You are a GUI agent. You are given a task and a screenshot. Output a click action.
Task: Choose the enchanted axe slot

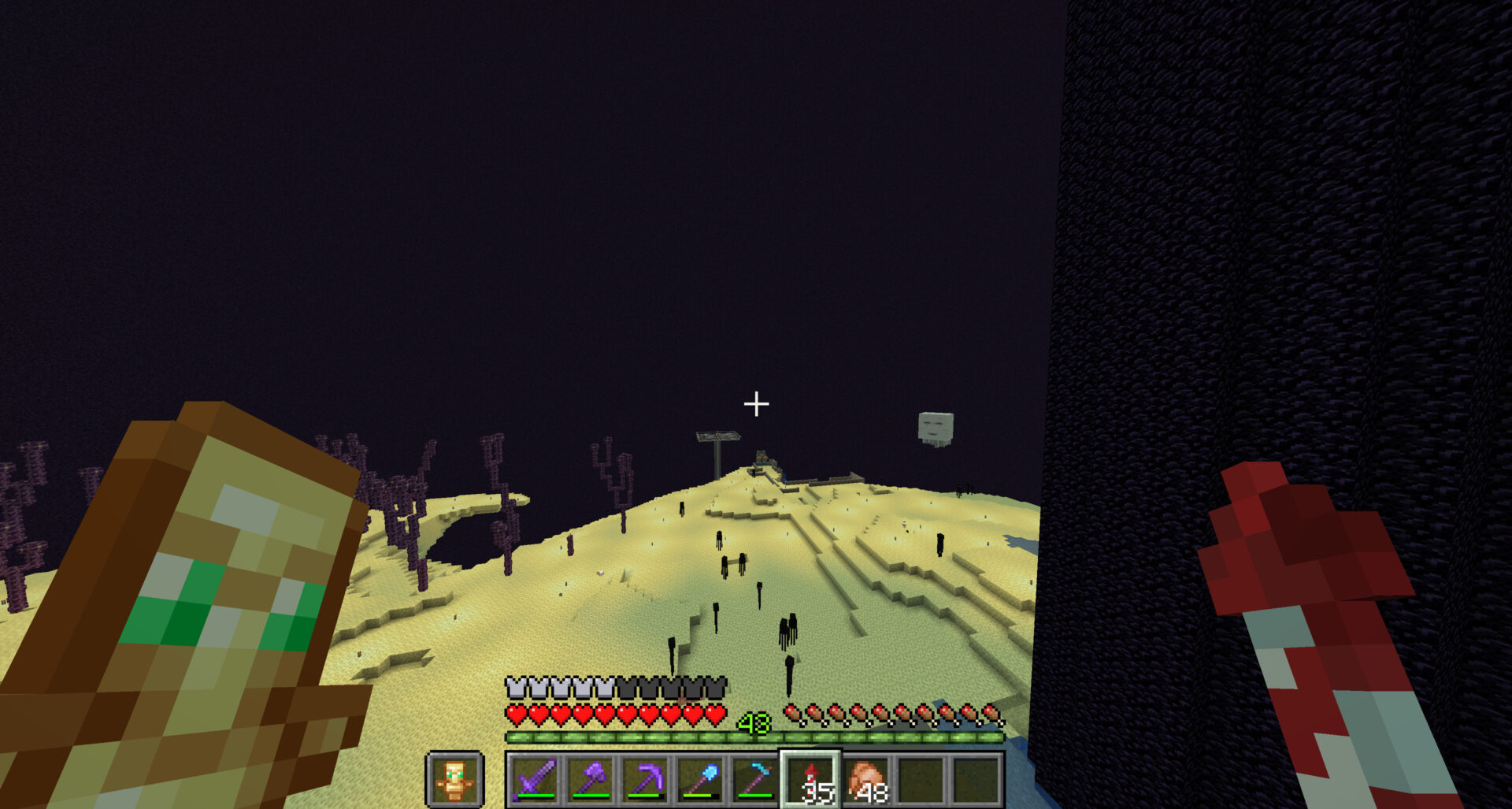(591, 779)
